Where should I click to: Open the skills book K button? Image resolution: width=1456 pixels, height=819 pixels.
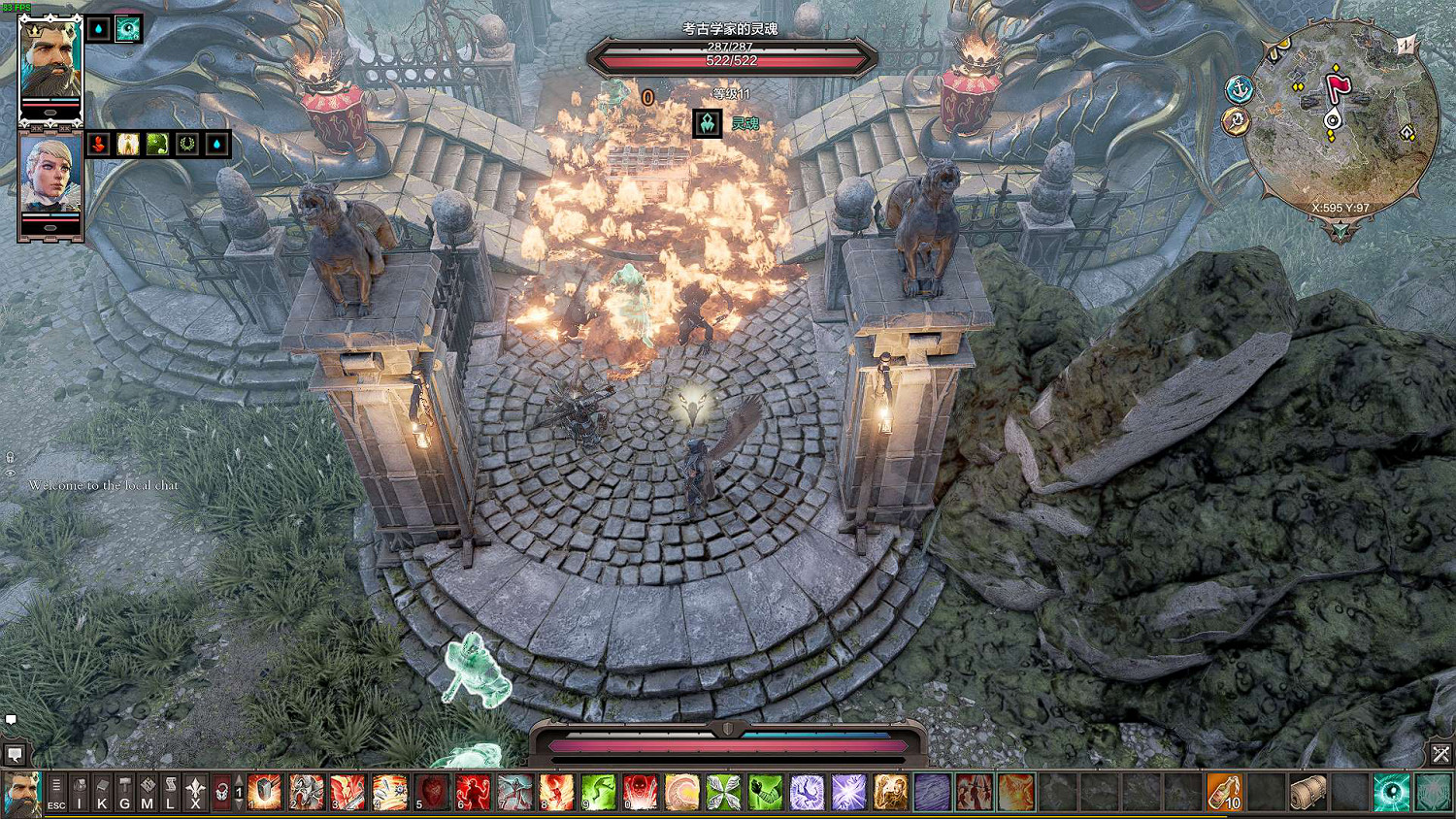(102, 793)
